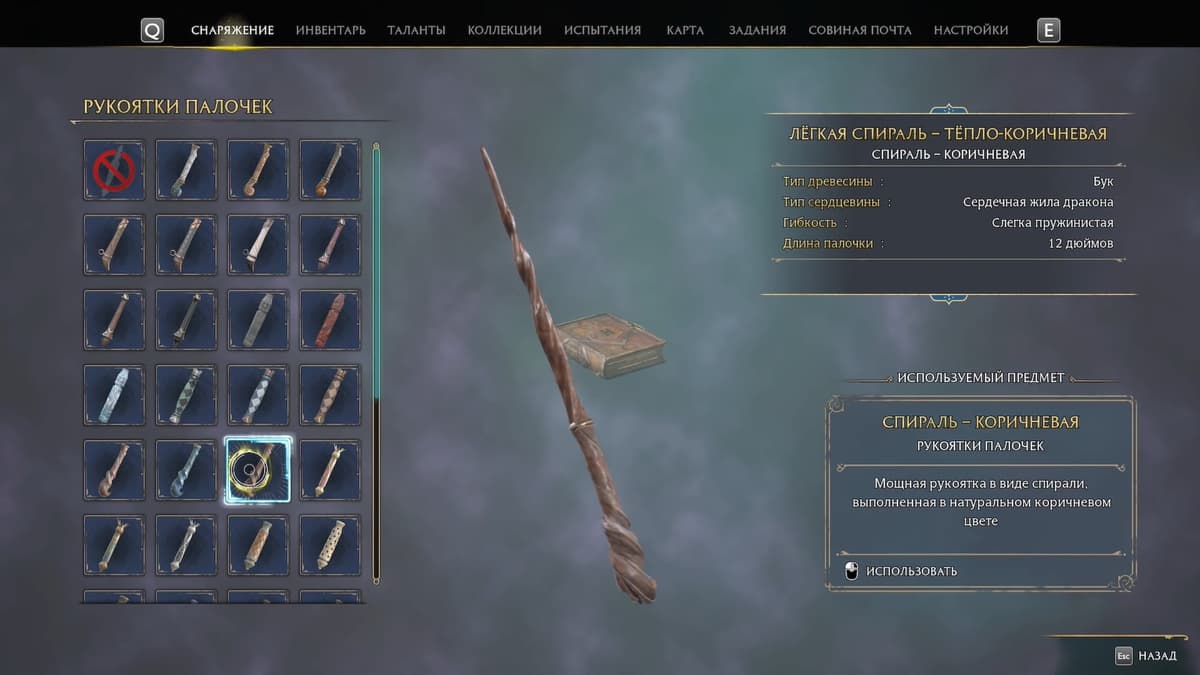Switch to the Инвентарь tab

pos(330,30)
